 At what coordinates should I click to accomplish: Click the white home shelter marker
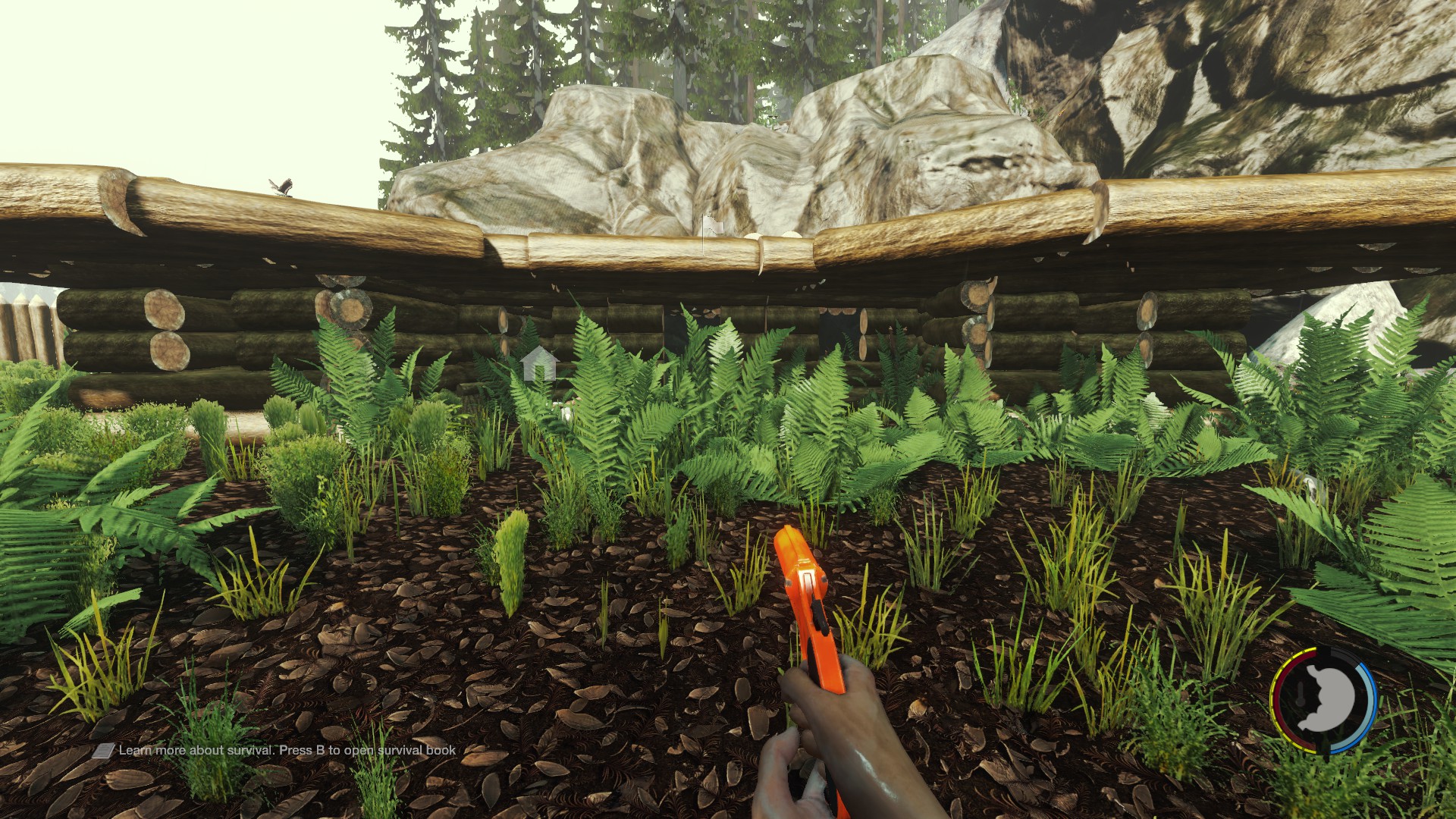tap(539, 363)
